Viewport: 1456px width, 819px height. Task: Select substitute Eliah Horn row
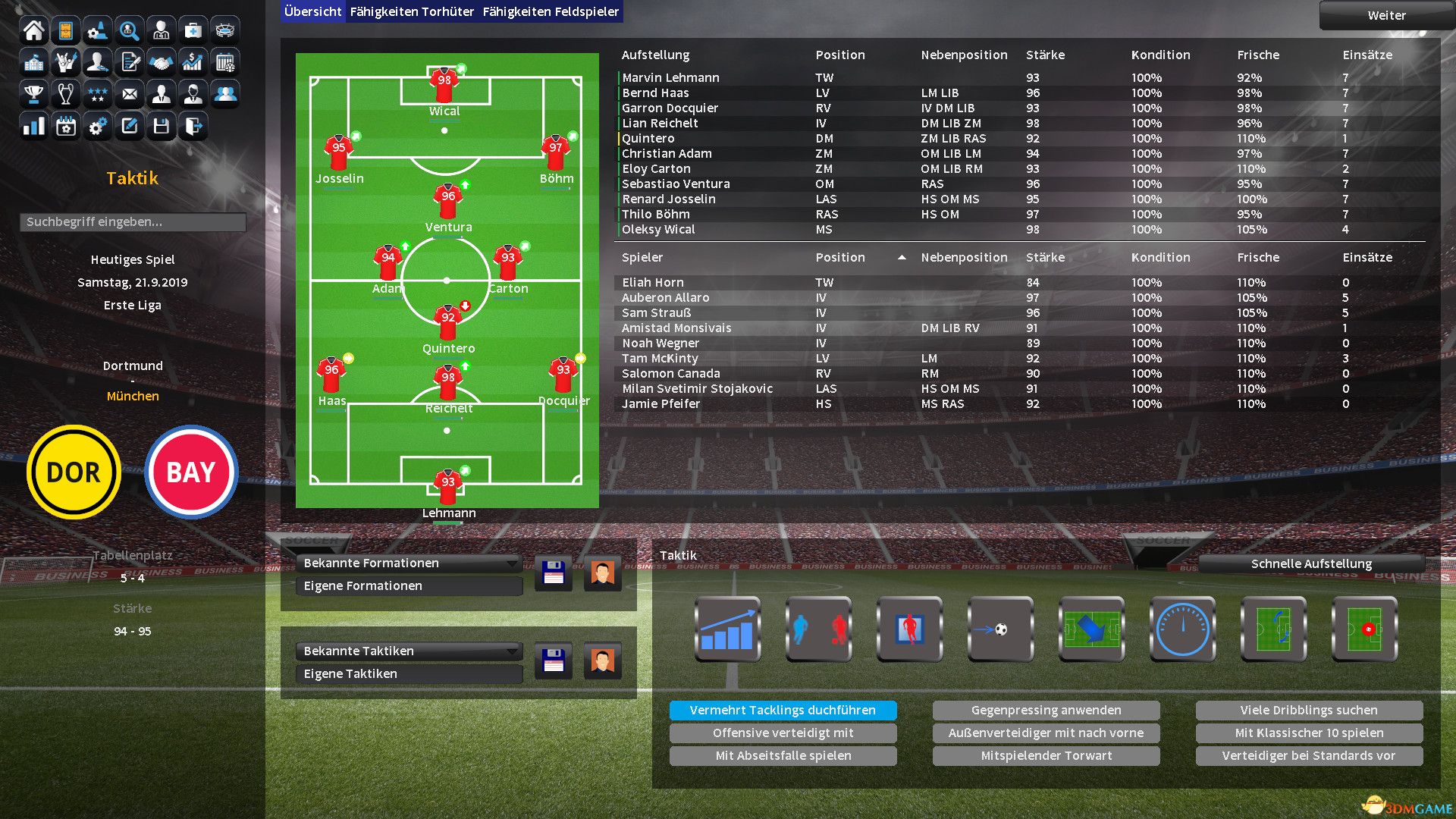point(652,282)
